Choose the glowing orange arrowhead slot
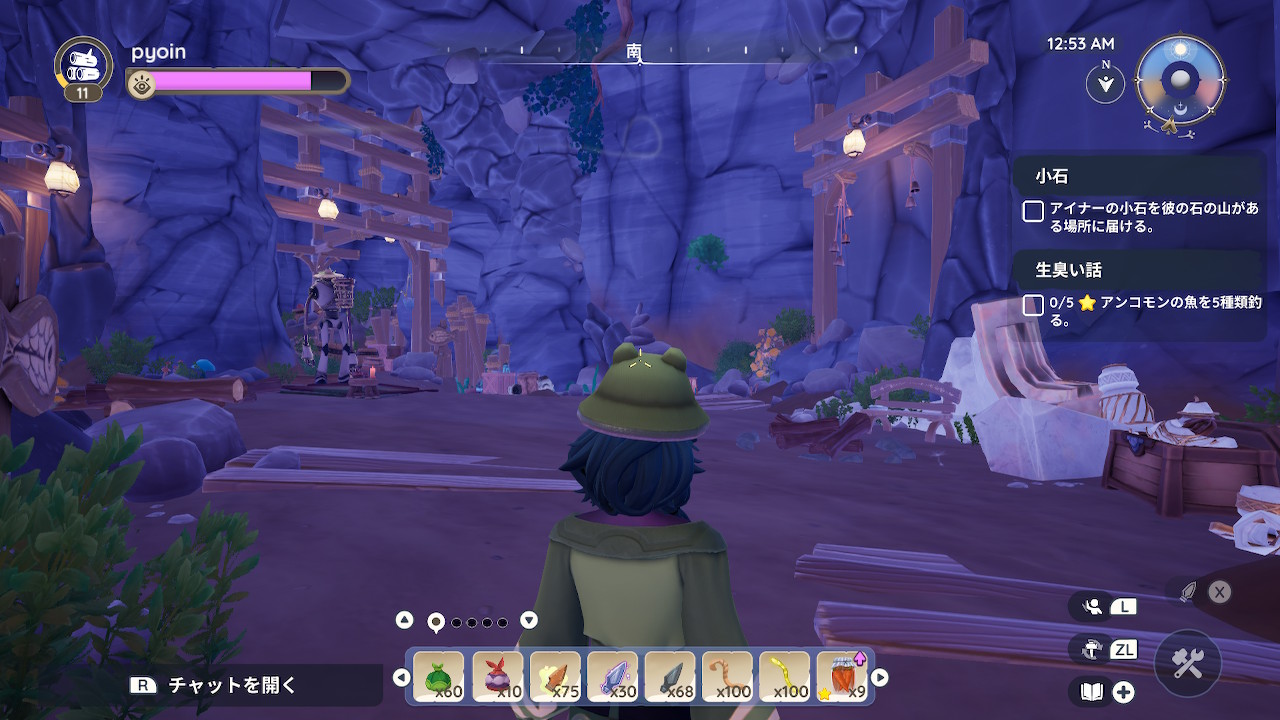This screenshot has width=1280, height=720. (x=554, y=676)
